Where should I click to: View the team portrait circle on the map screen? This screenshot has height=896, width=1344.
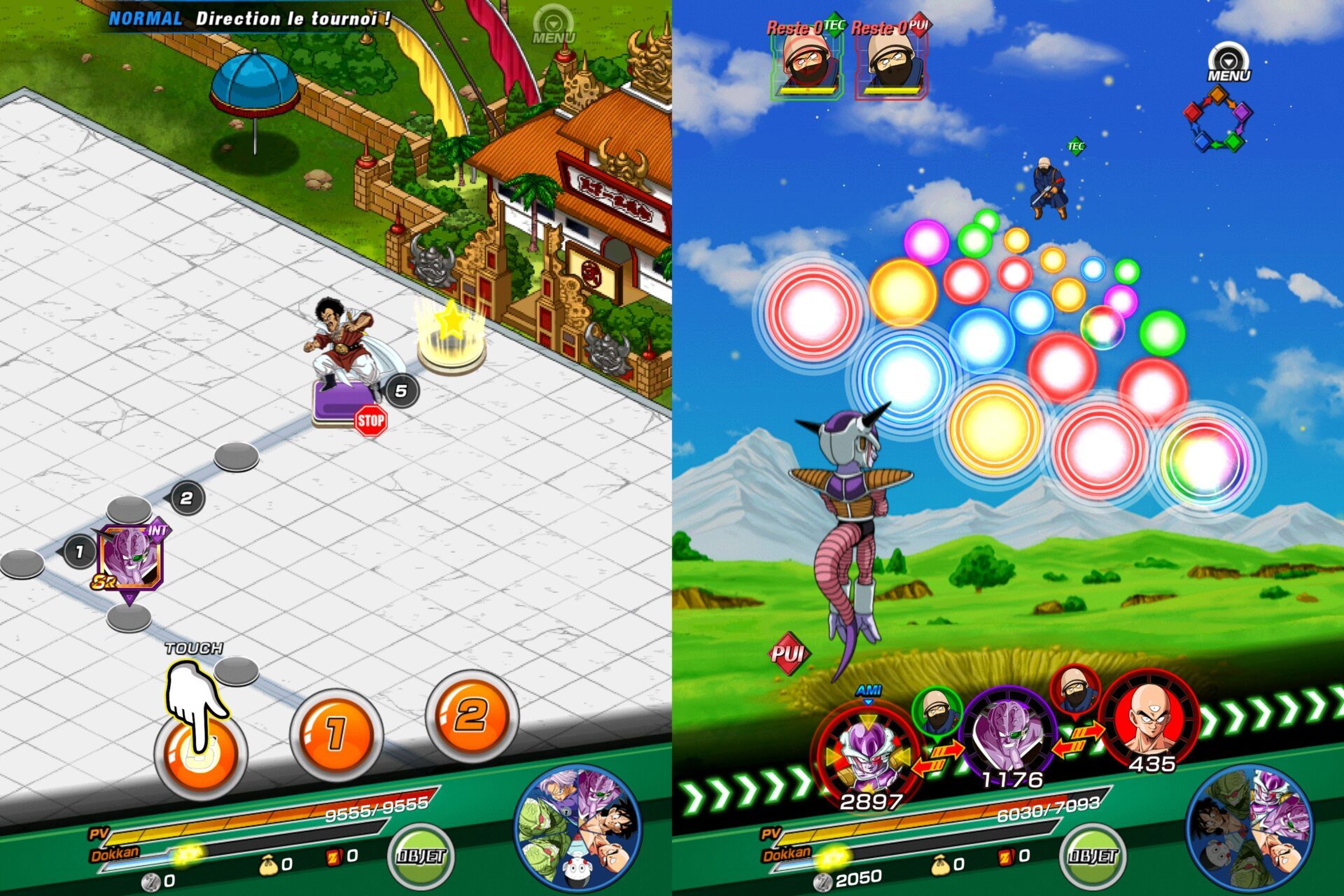point(578,828)
